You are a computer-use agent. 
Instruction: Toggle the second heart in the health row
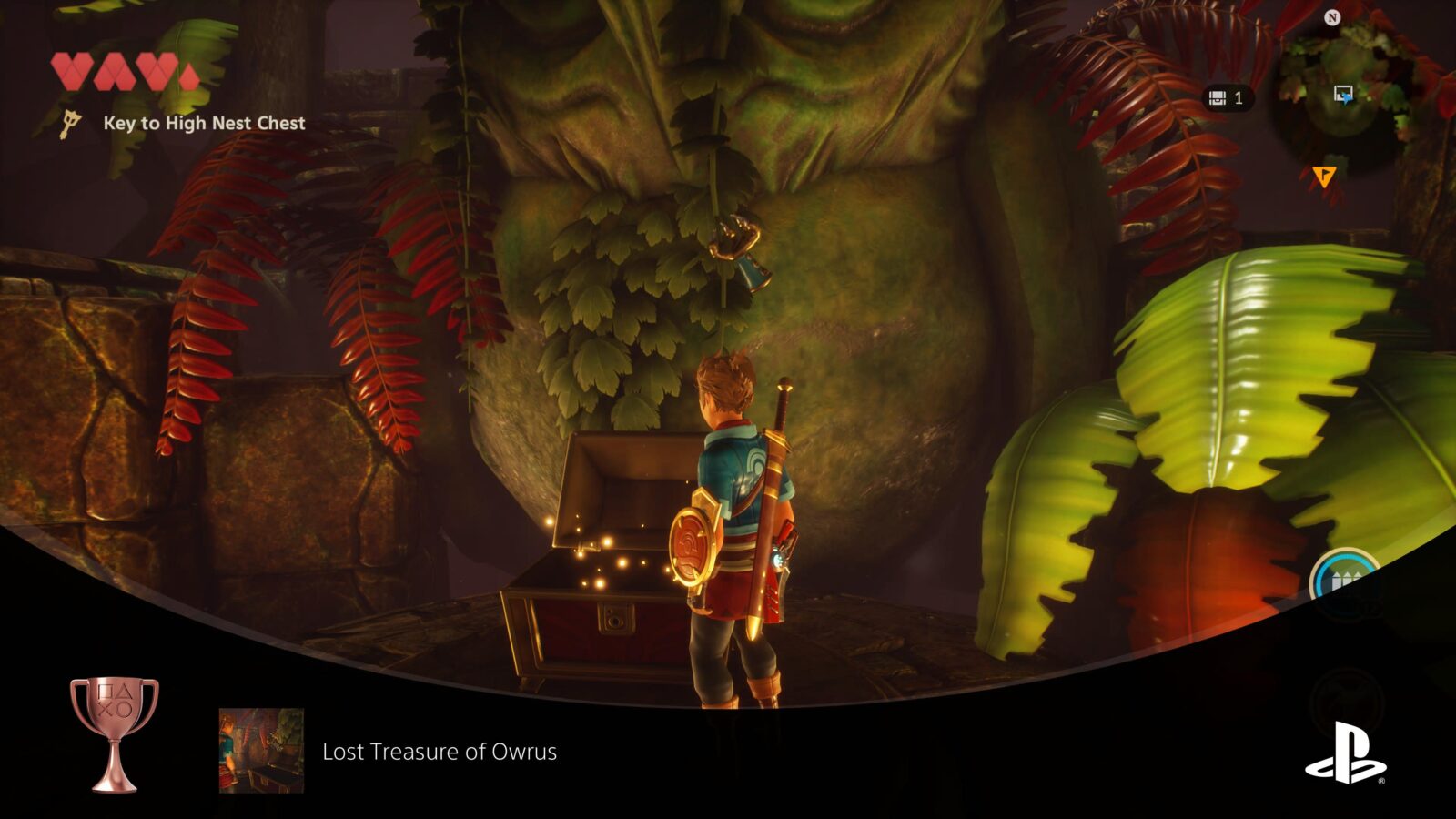point(115,71)
